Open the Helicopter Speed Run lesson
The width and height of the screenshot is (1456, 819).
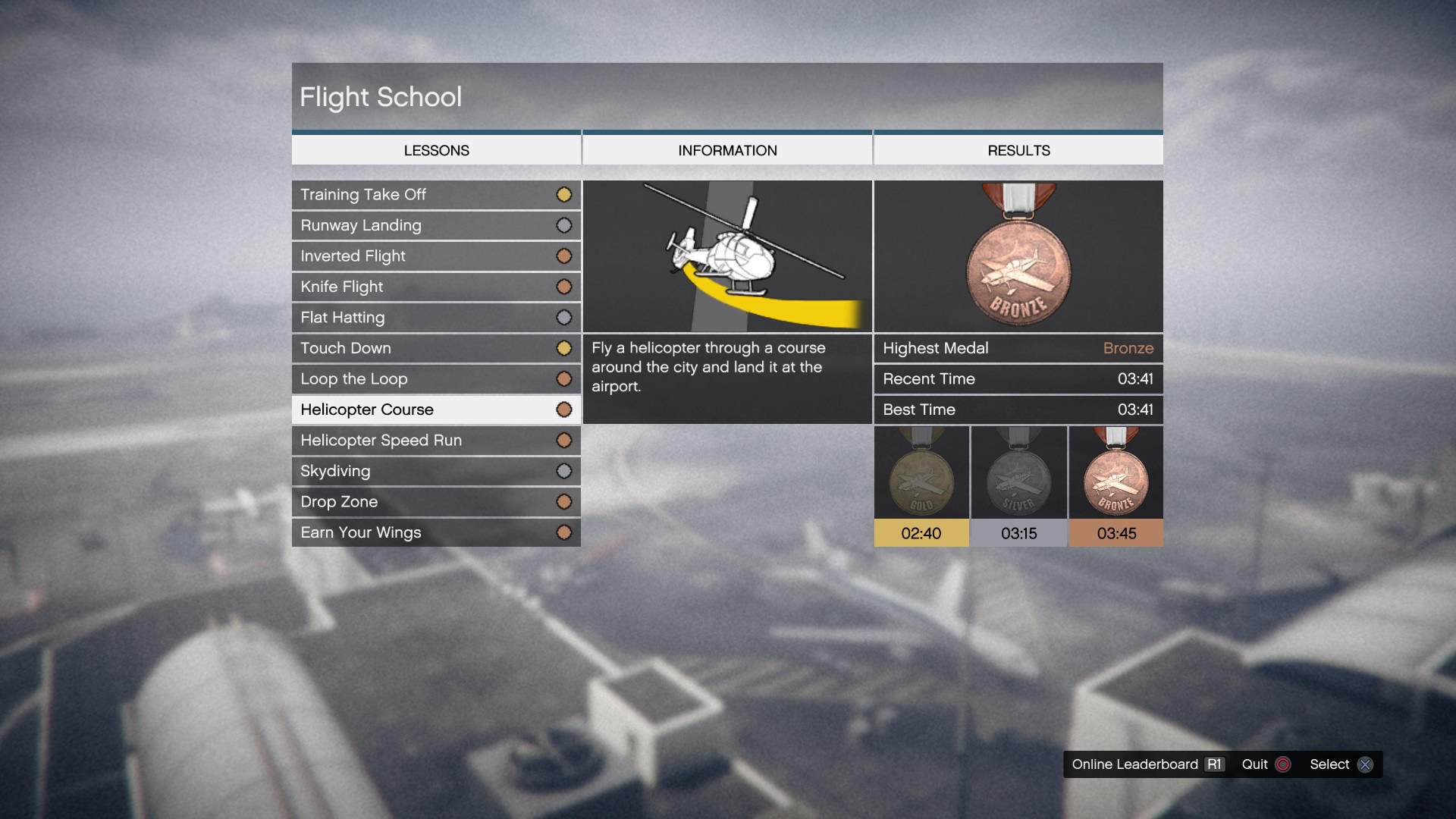435,441
